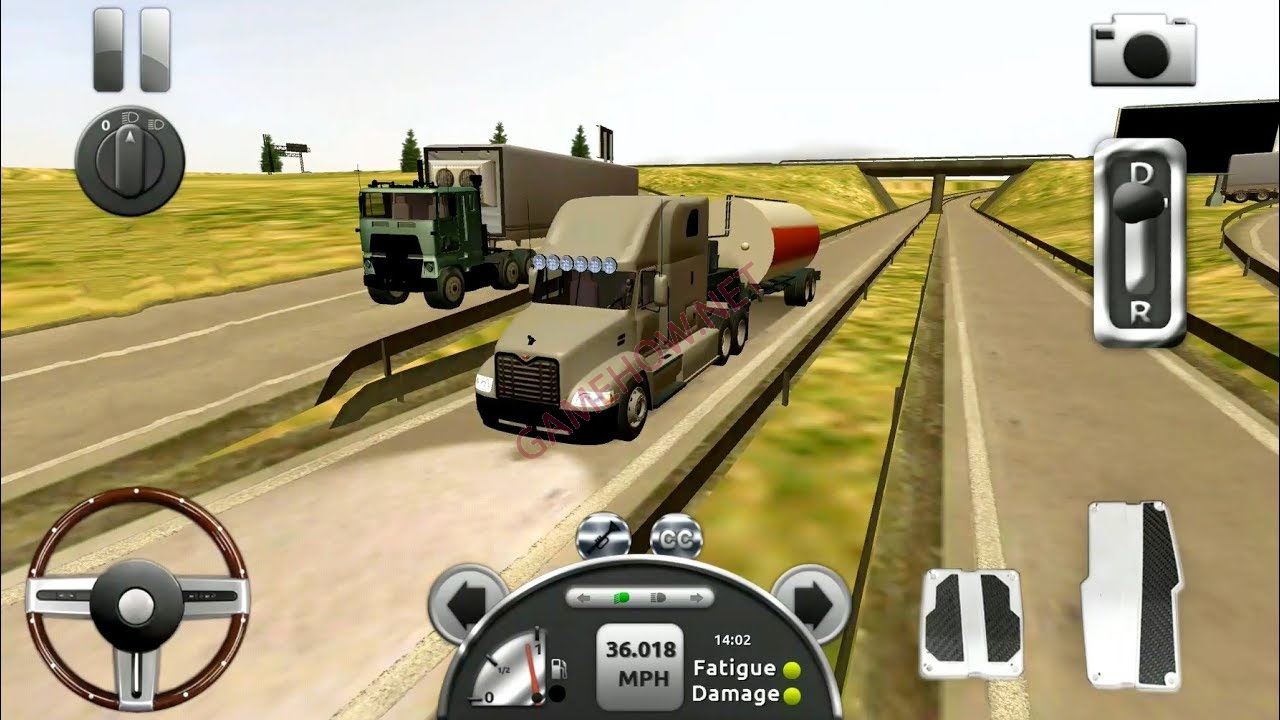Screen dimensions: 1280x720
Task: Tap the speedometer showing 36.018 MPH
Action: click(x=637, y=666)
